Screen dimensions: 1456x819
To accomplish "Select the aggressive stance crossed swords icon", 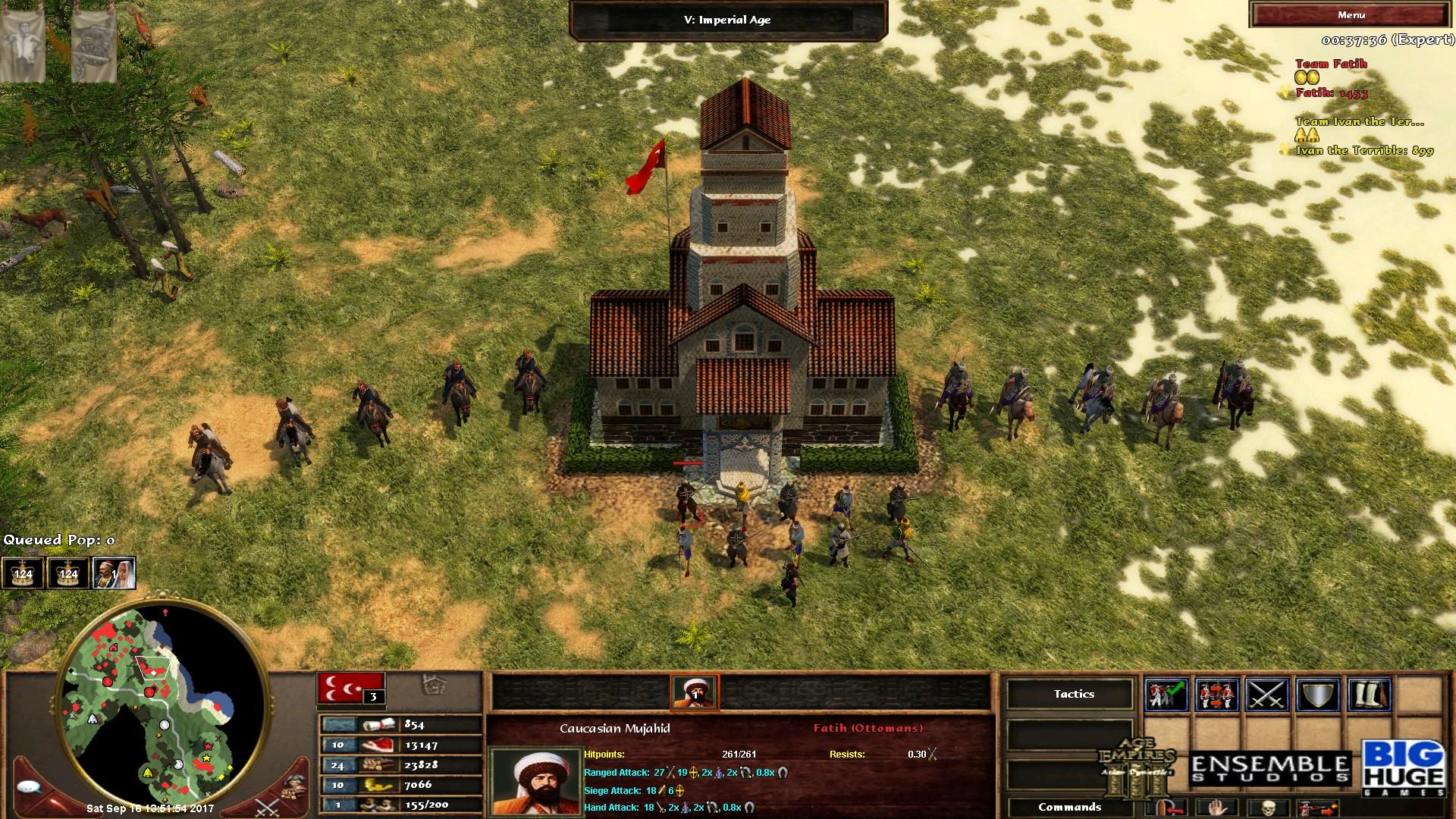I will [1266, 694].
